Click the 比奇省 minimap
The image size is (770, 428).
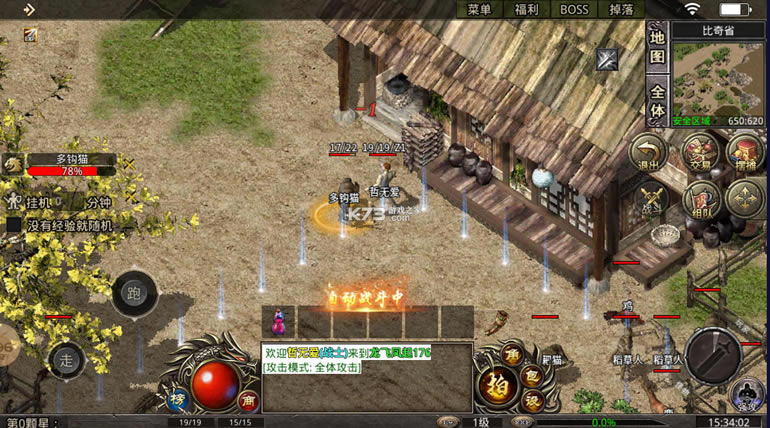[718, 77]
